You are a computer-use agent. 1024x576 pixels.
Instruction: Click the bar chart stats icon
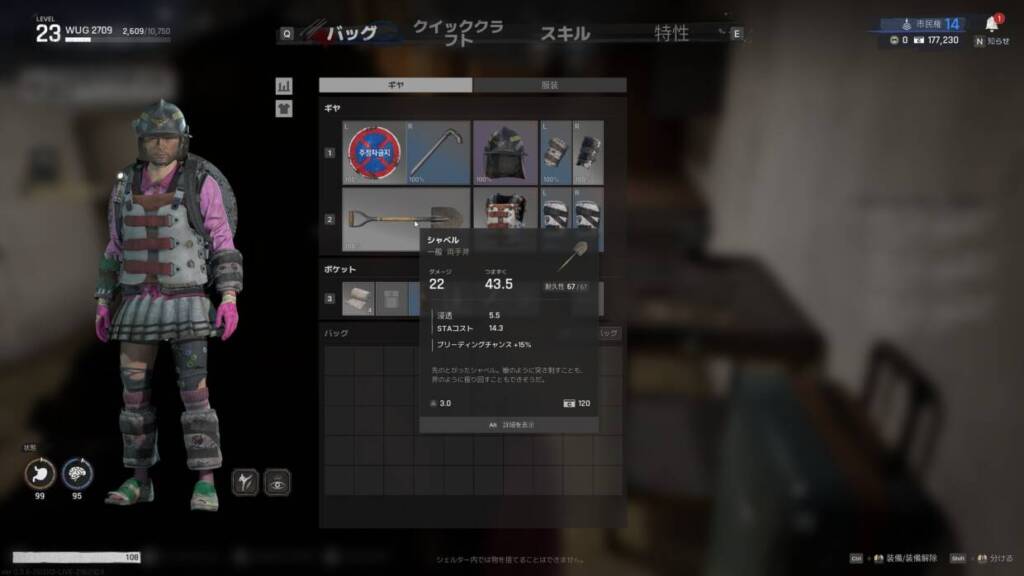tap(284, 86)
